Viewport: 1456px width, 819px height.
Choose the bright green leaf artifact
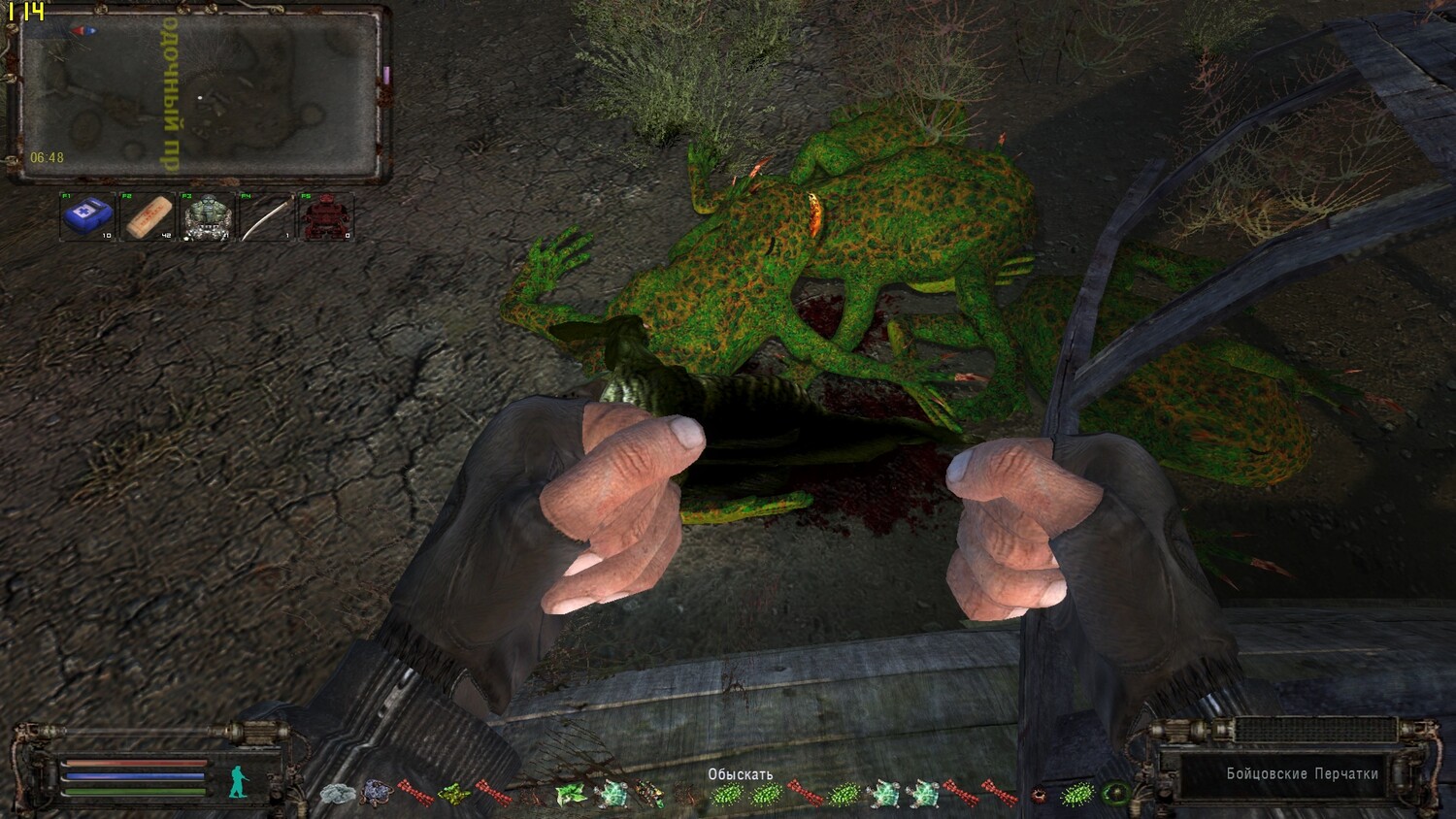568,795
